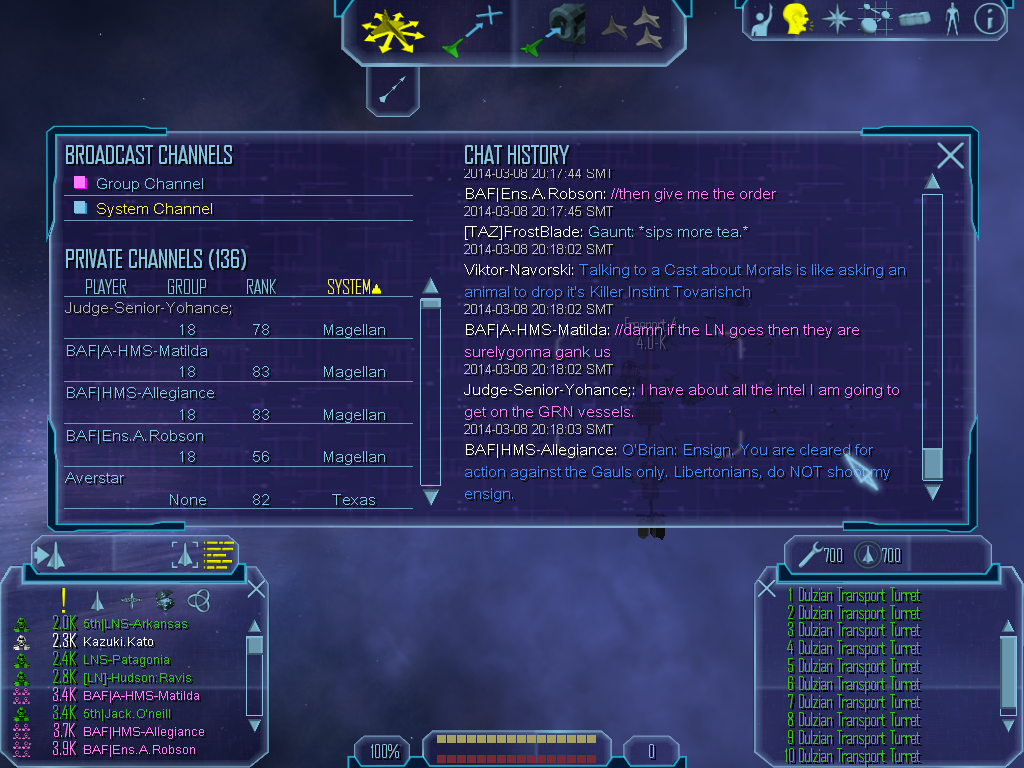
Task: Activate the formation fighters icon
Action: pos(632,30)
